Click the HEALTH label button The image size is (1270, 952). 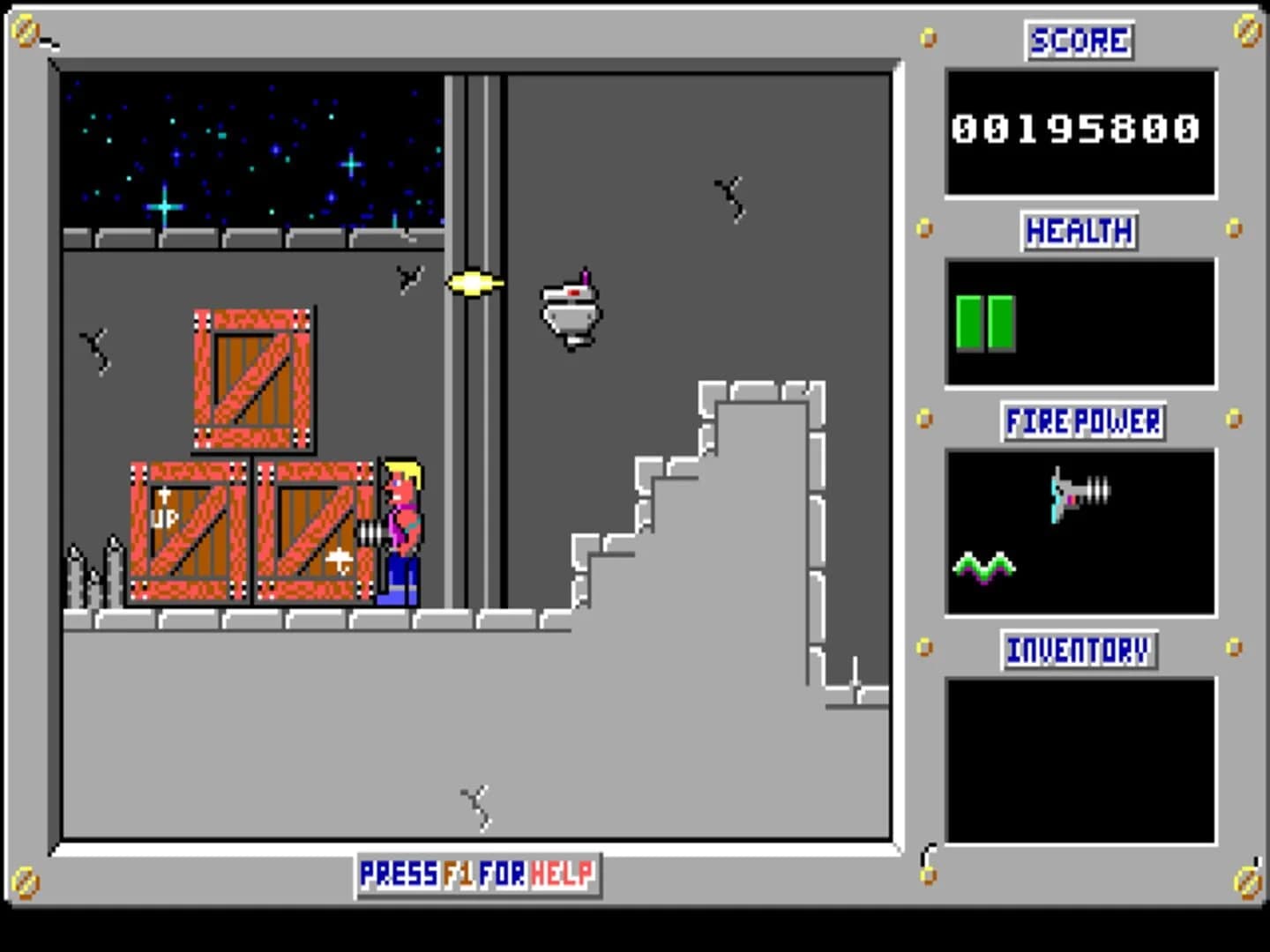point(1078,231)
